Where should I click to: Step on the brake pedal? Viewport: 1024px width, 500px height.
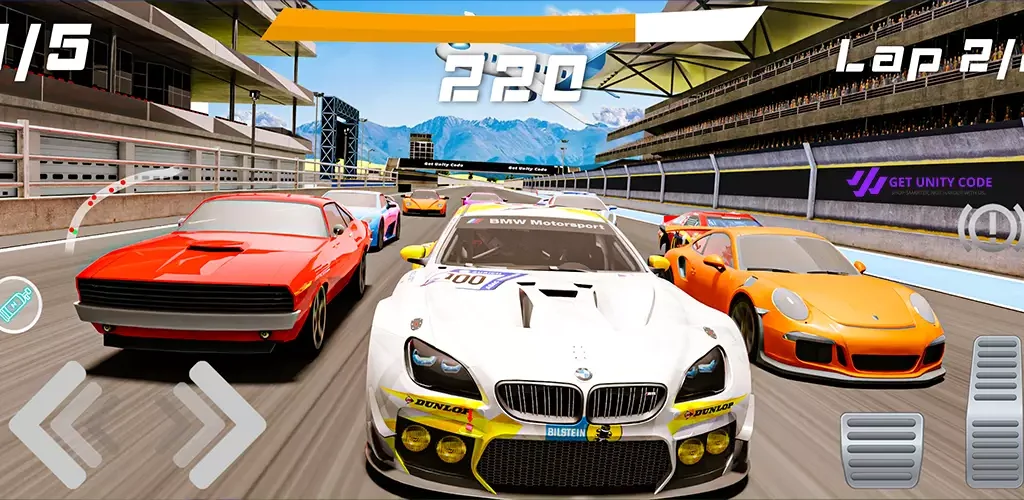[x=881, y=449]
